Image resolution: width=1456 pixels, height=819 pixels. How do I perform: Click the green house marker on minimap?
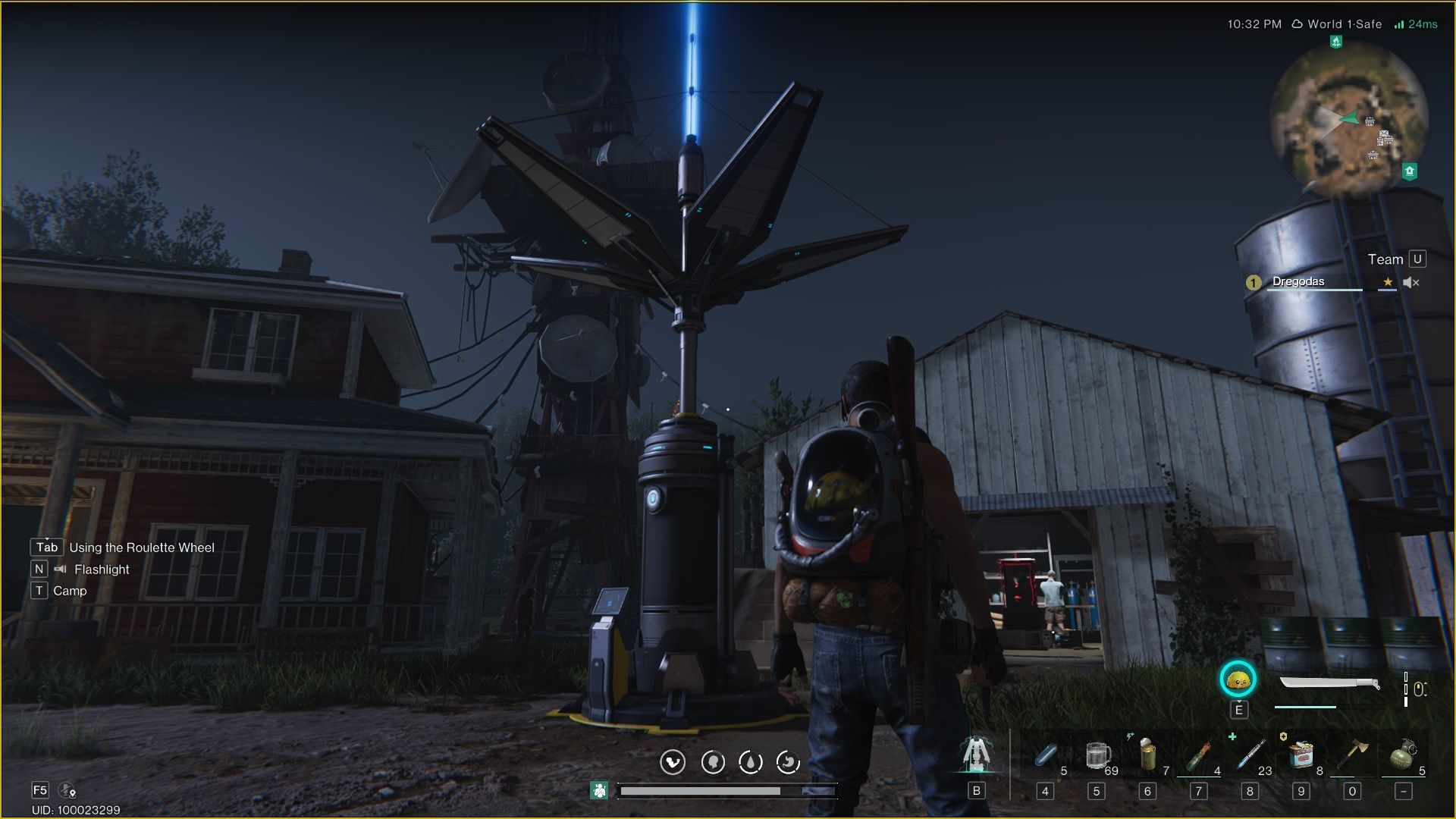point(1410,171)
